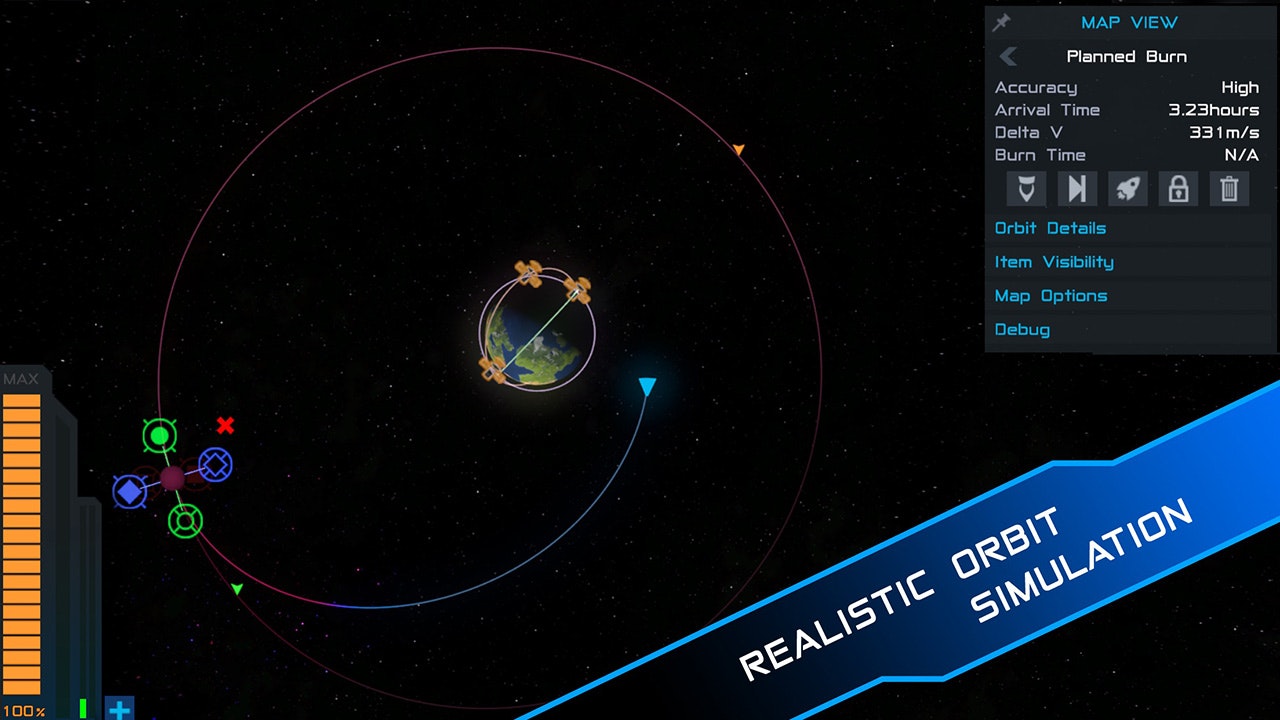The image size is (1280, 720).
Task: Select the MAP VIEW header tab
Action: (x=1128, y=22)
